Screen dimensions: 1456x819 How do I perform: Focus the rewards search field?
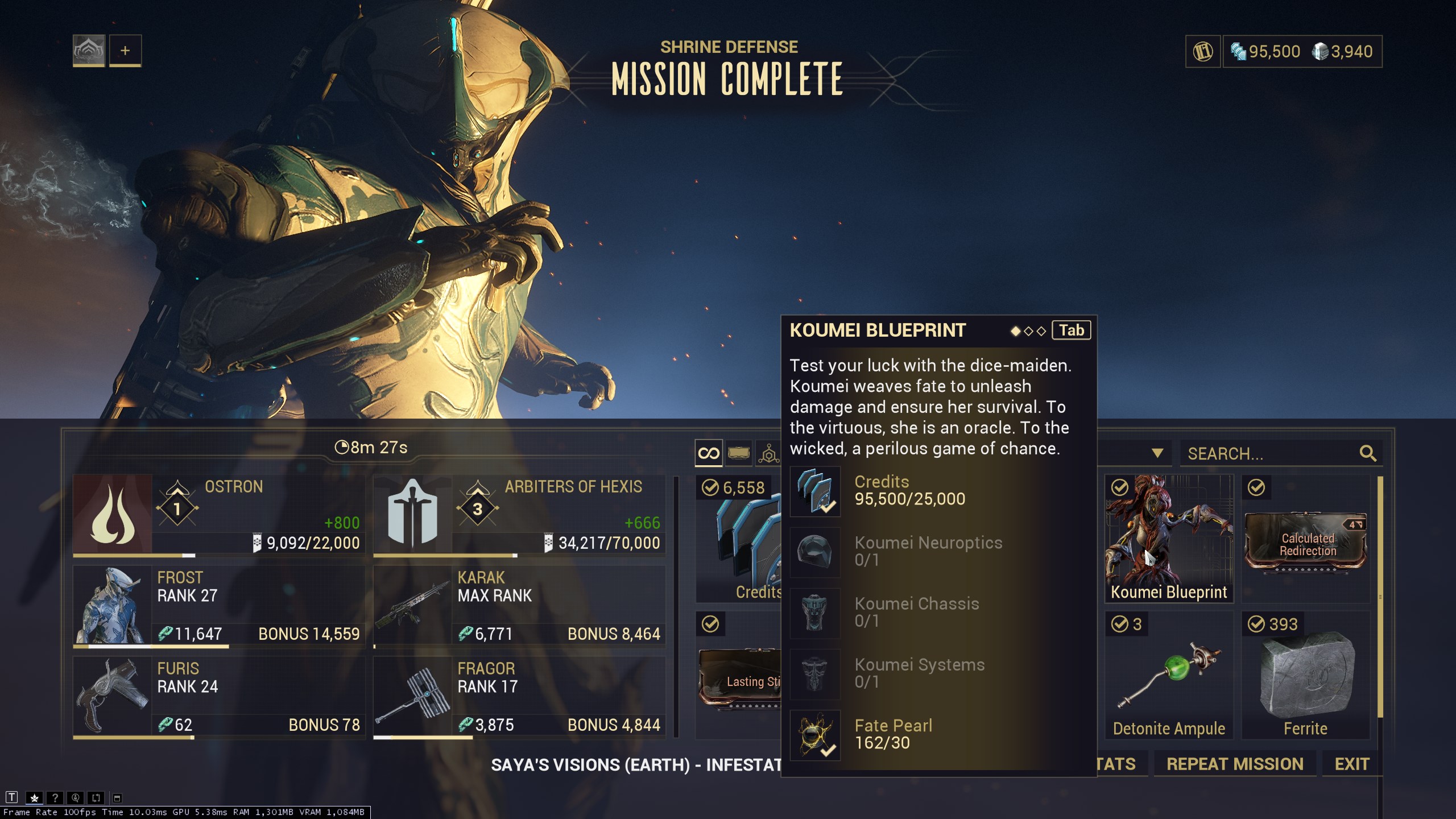[x=1268, y=453]
